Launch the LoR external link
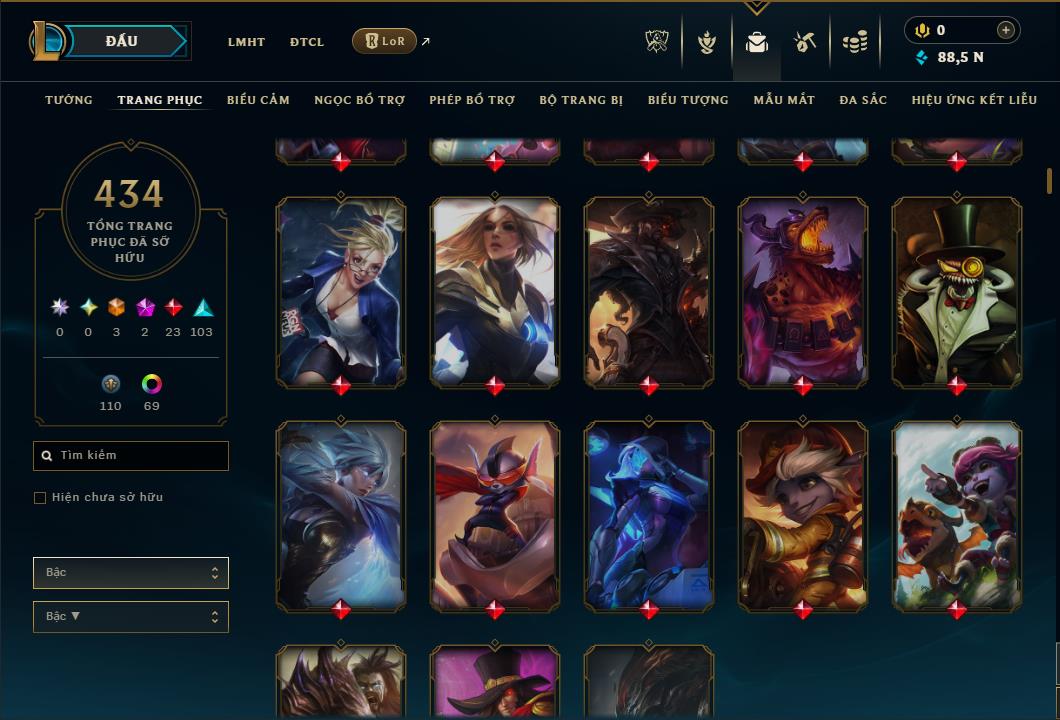The width and height of the screenshot is (1060, 720). coord(385,41)
